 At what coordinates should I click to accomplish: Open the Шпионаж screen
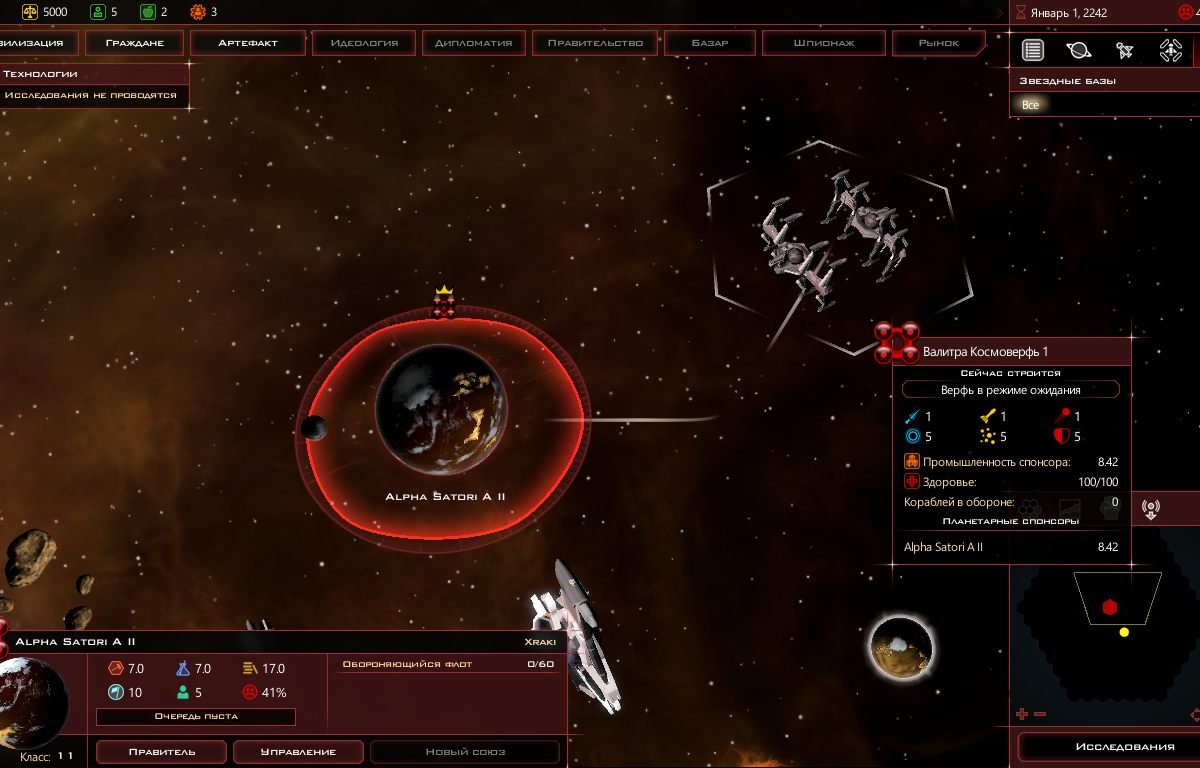823,43
